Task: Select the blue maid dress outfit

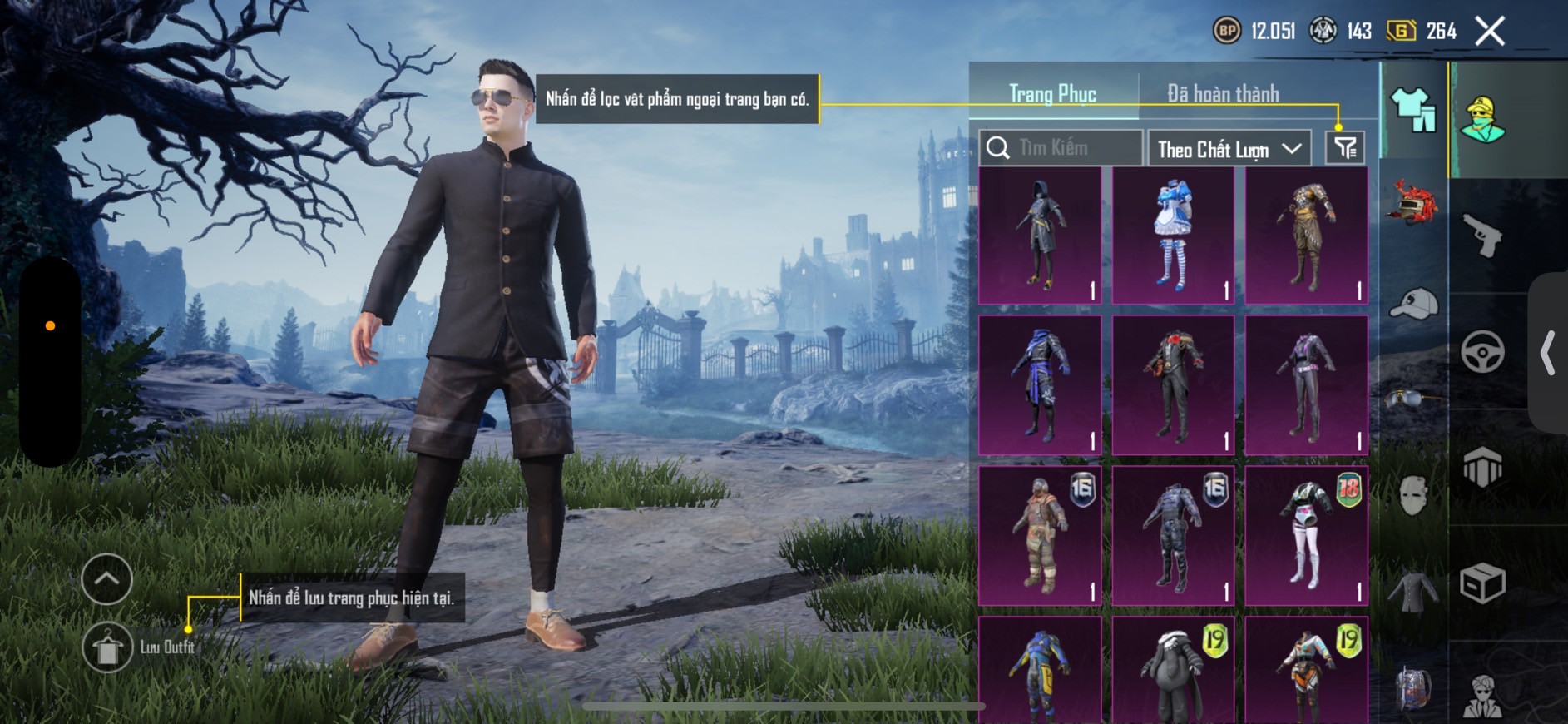Action: (x=1173, y=236)
